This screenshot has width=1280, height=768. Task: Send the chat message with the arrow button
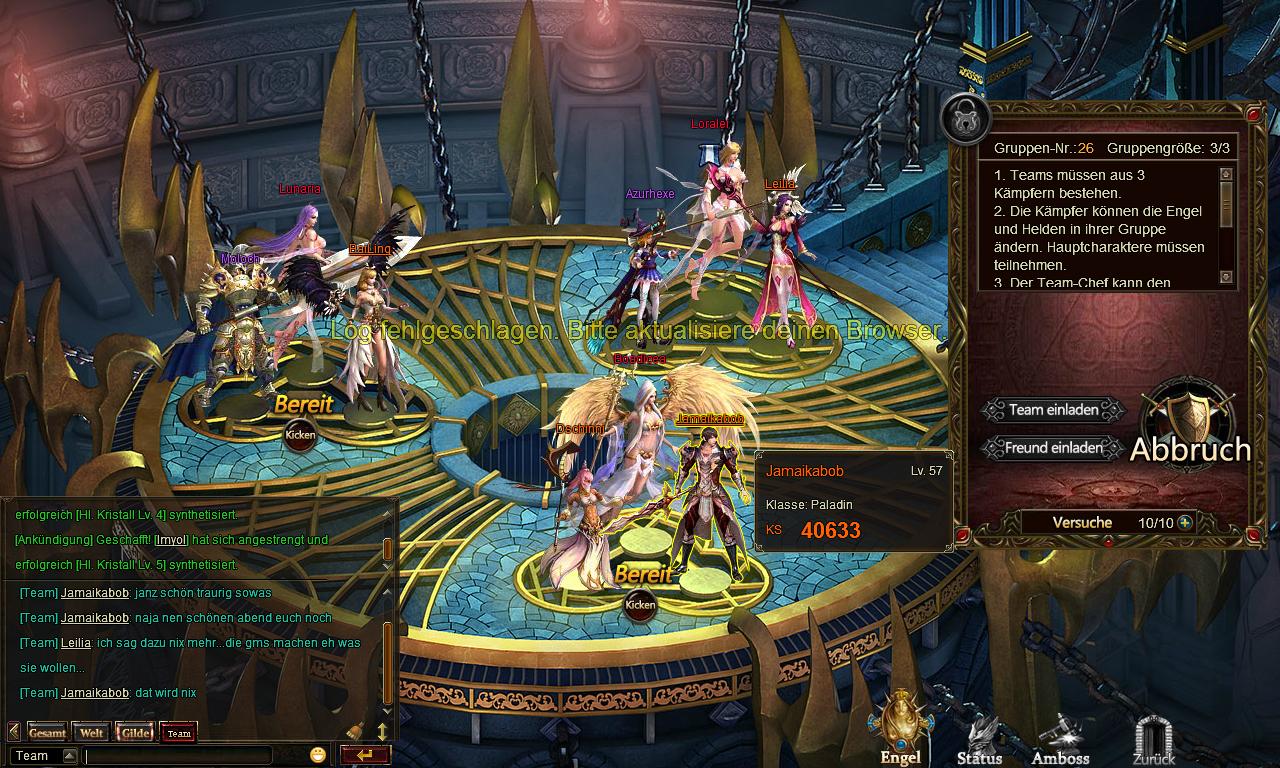click(364, 755)
